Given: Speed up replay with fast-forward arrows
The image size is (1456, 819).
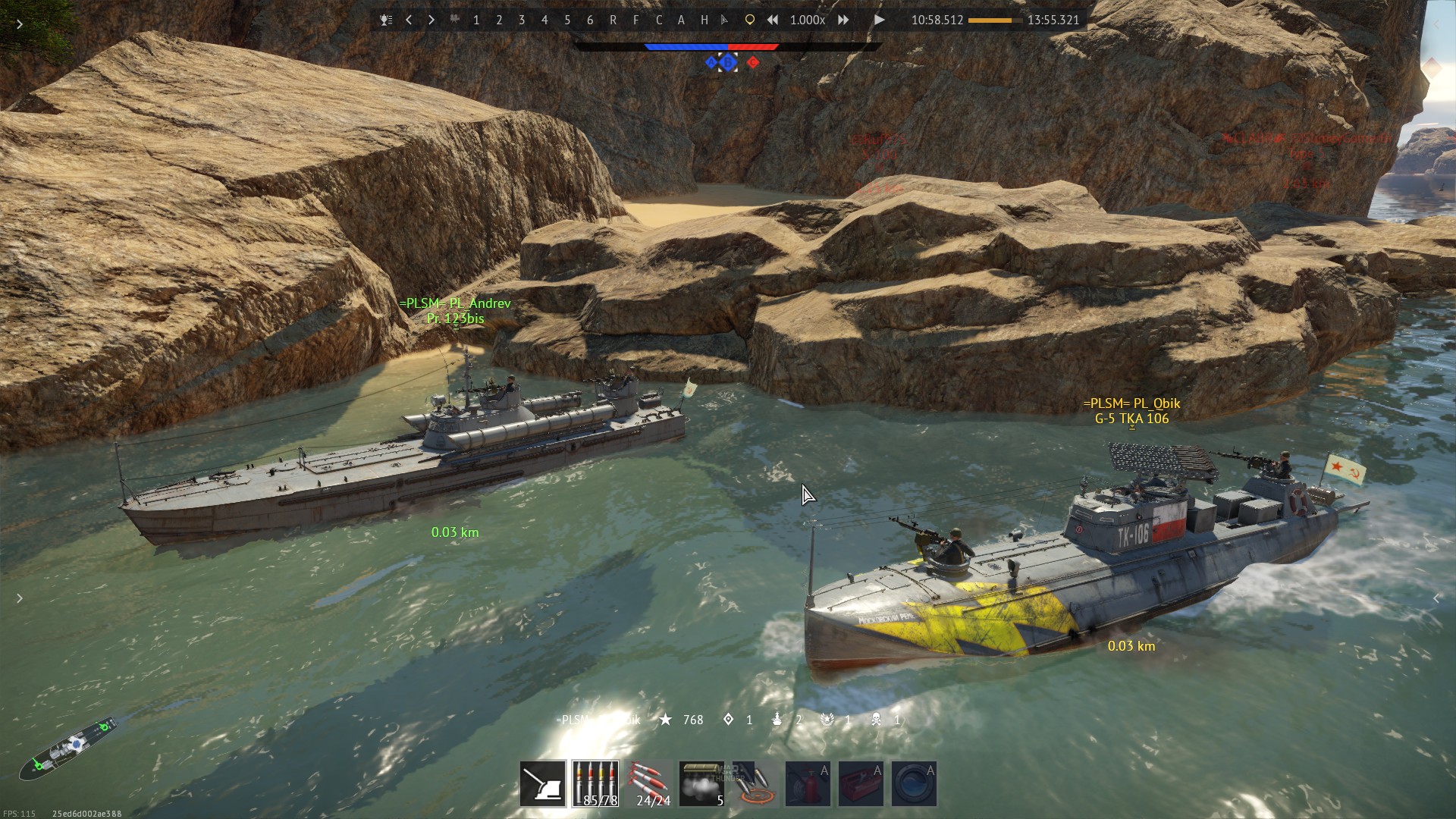Looking at the screenshot, I should (843, 20).
